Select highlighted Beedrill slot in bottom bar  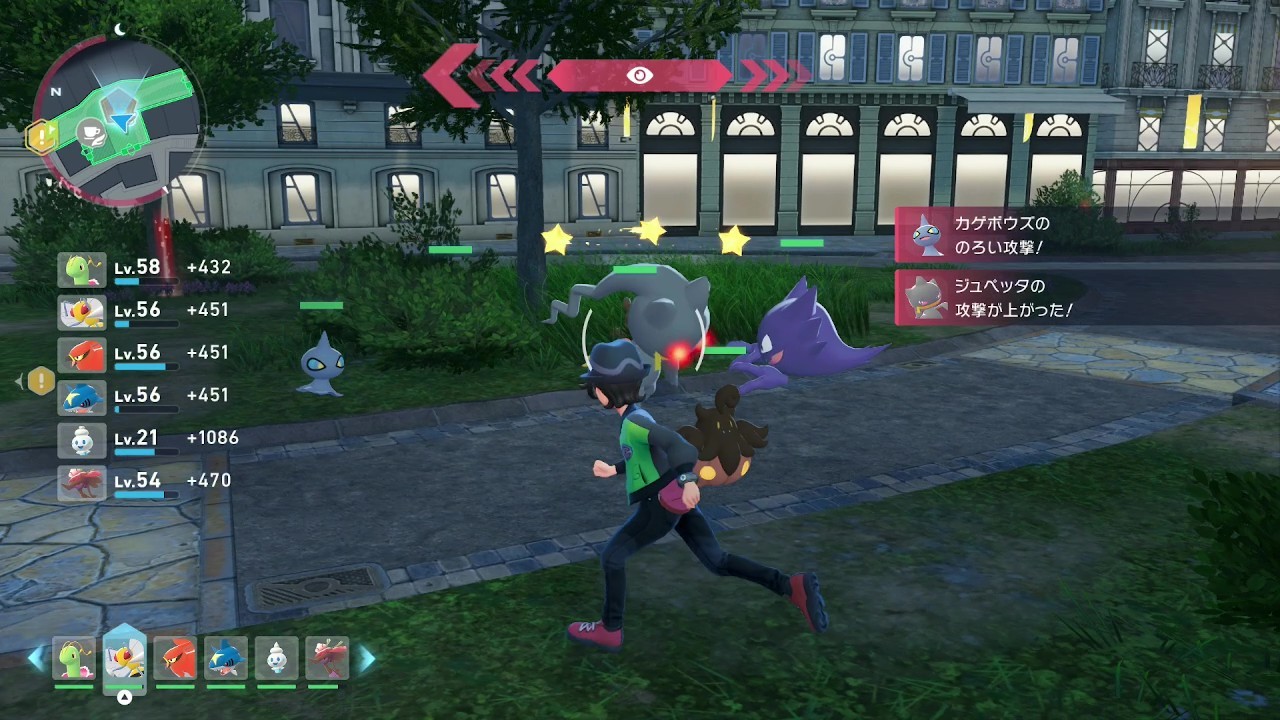coord(124,658)
